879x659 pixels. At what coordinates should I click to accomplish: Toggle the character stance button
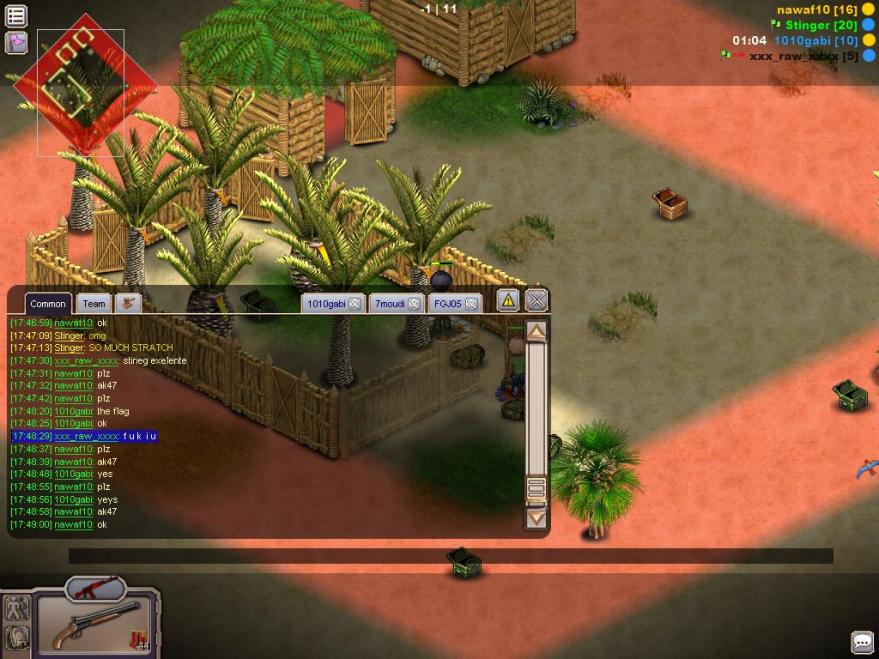coord(16,607)
